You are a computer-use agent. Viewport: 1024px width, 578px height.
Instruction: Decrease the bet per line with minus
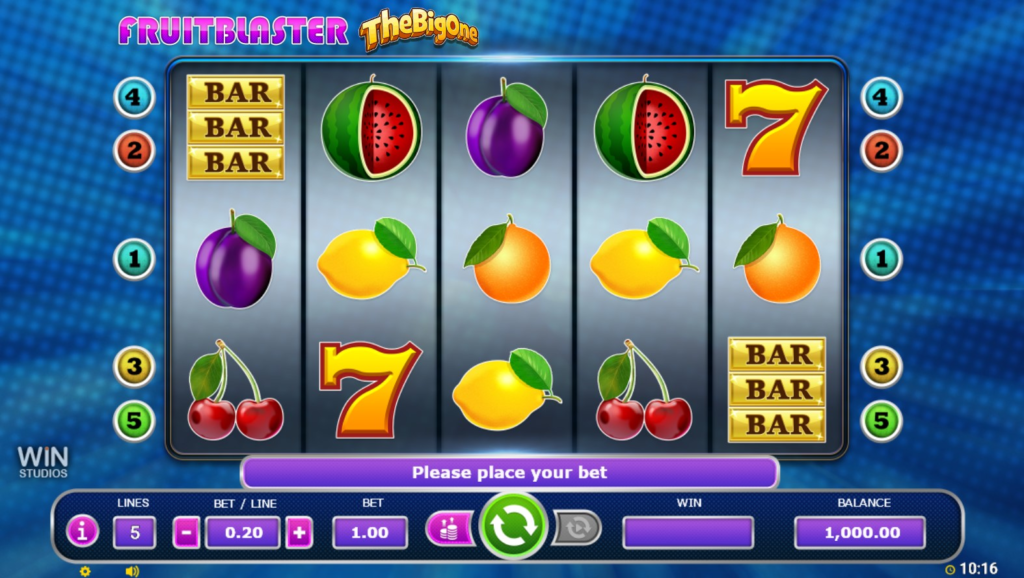187,533
